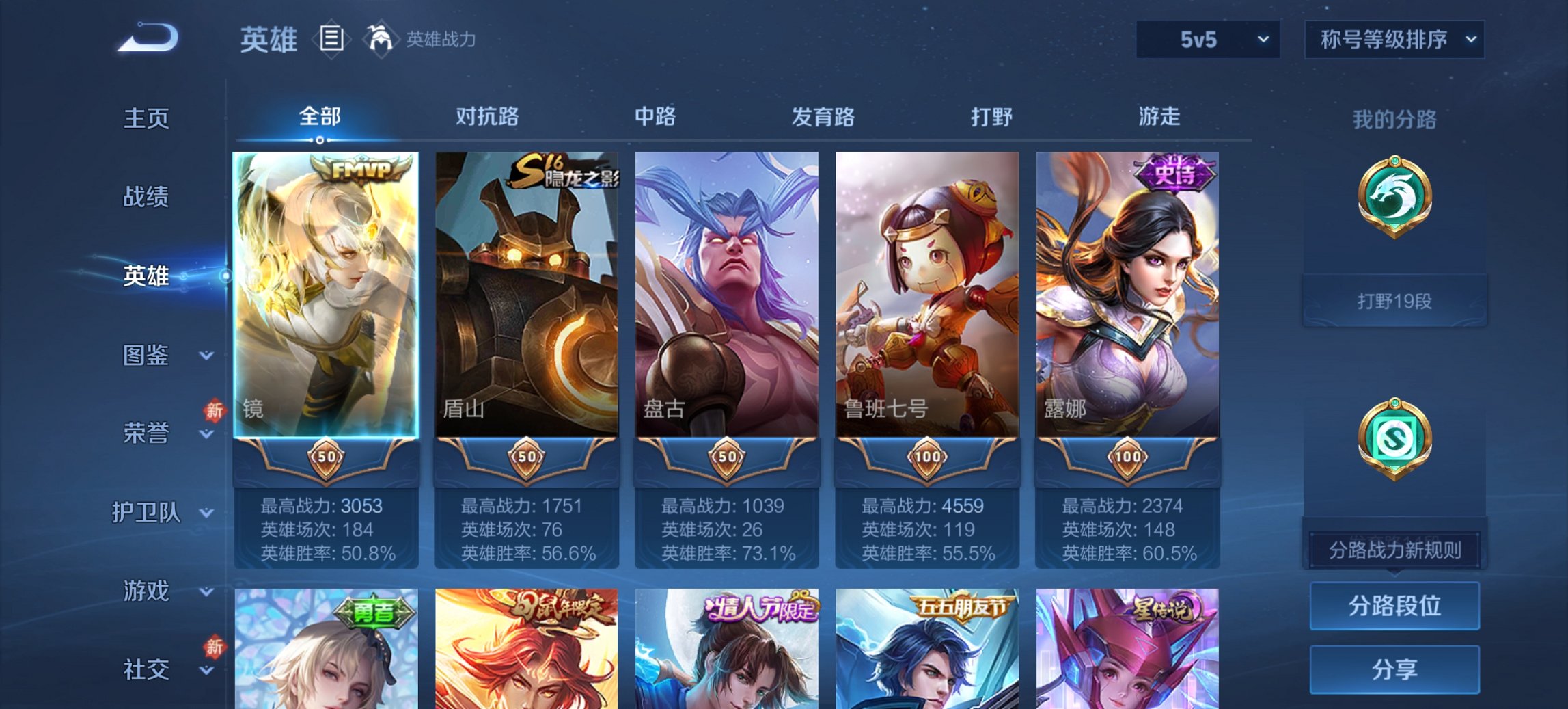1568x709 pixels.
Task: Open the 称号等级排序 sorting dropdown
Action: [x=1394, y=40]
